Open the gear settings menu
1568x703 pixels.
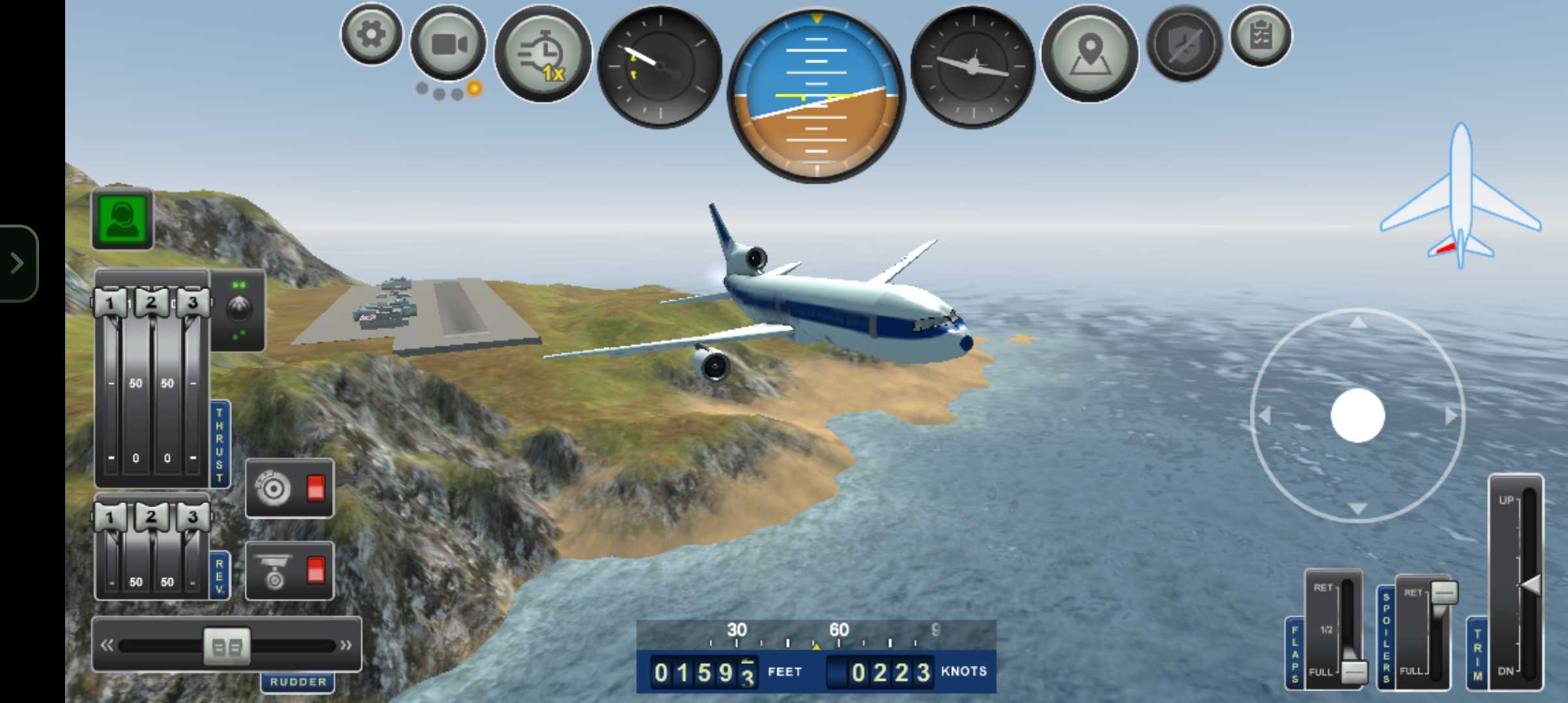[371, 34]
